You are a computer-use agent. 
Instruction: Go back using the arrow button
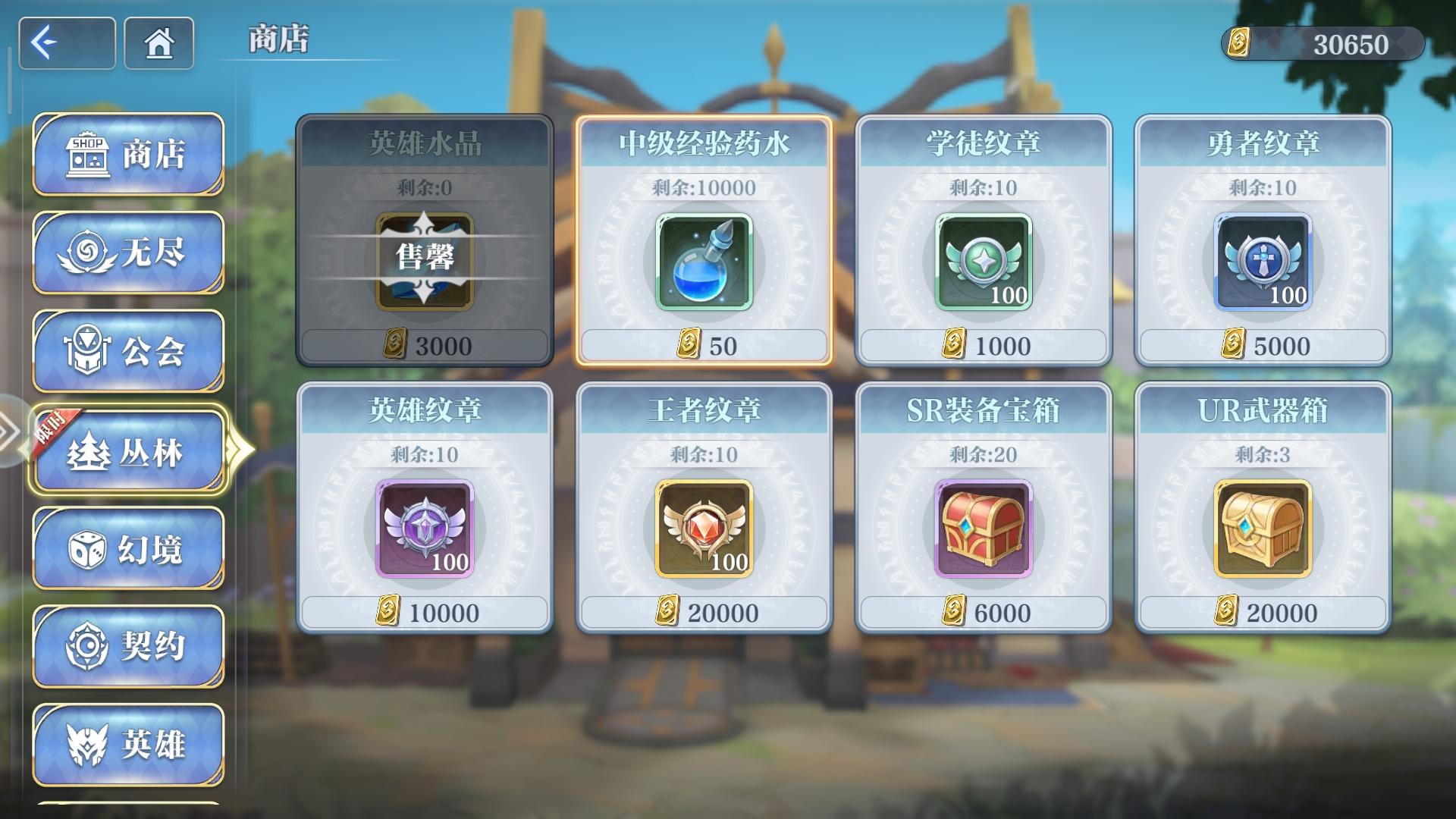pyautogui.click(x=67, y=43)
